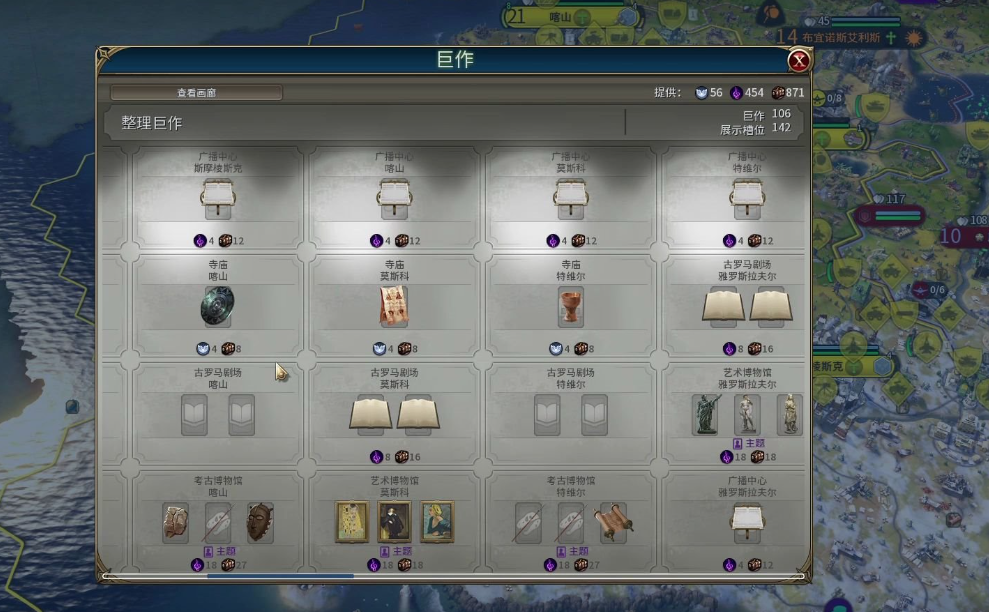989x612 pixels.
Task: Click the music score in 雅罗斯拉夫尔 broadcast center
Action: tap(746, 517)
